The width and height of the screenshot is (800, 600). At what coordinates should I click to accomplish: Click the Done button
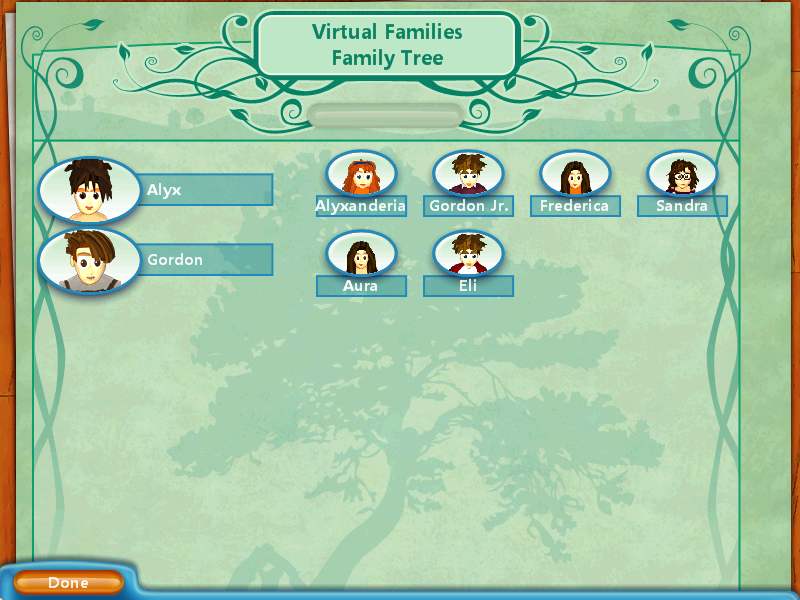click(x=68, y=583)
